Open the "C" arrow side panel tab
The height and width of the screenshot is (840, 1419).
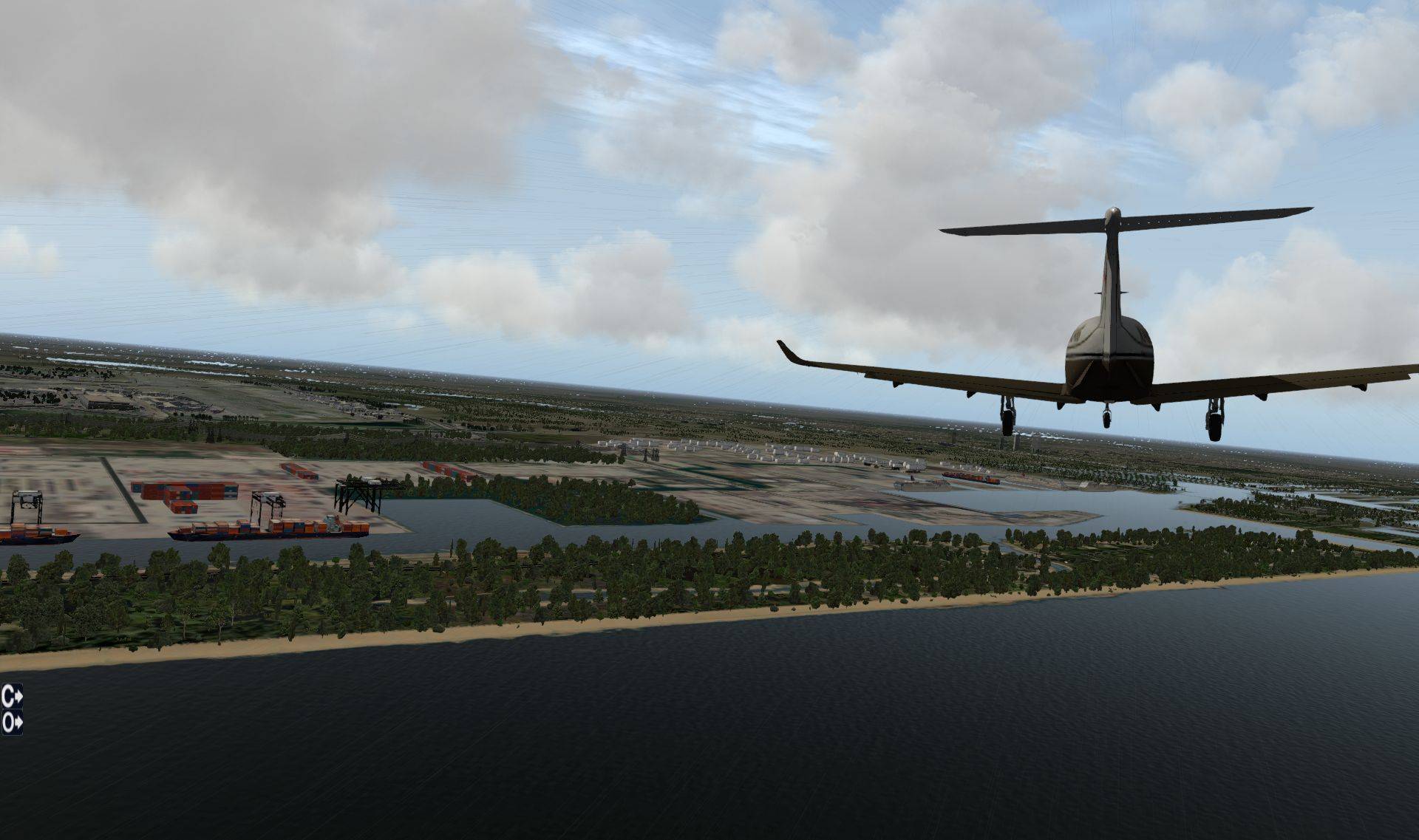[x=11, y=696]
